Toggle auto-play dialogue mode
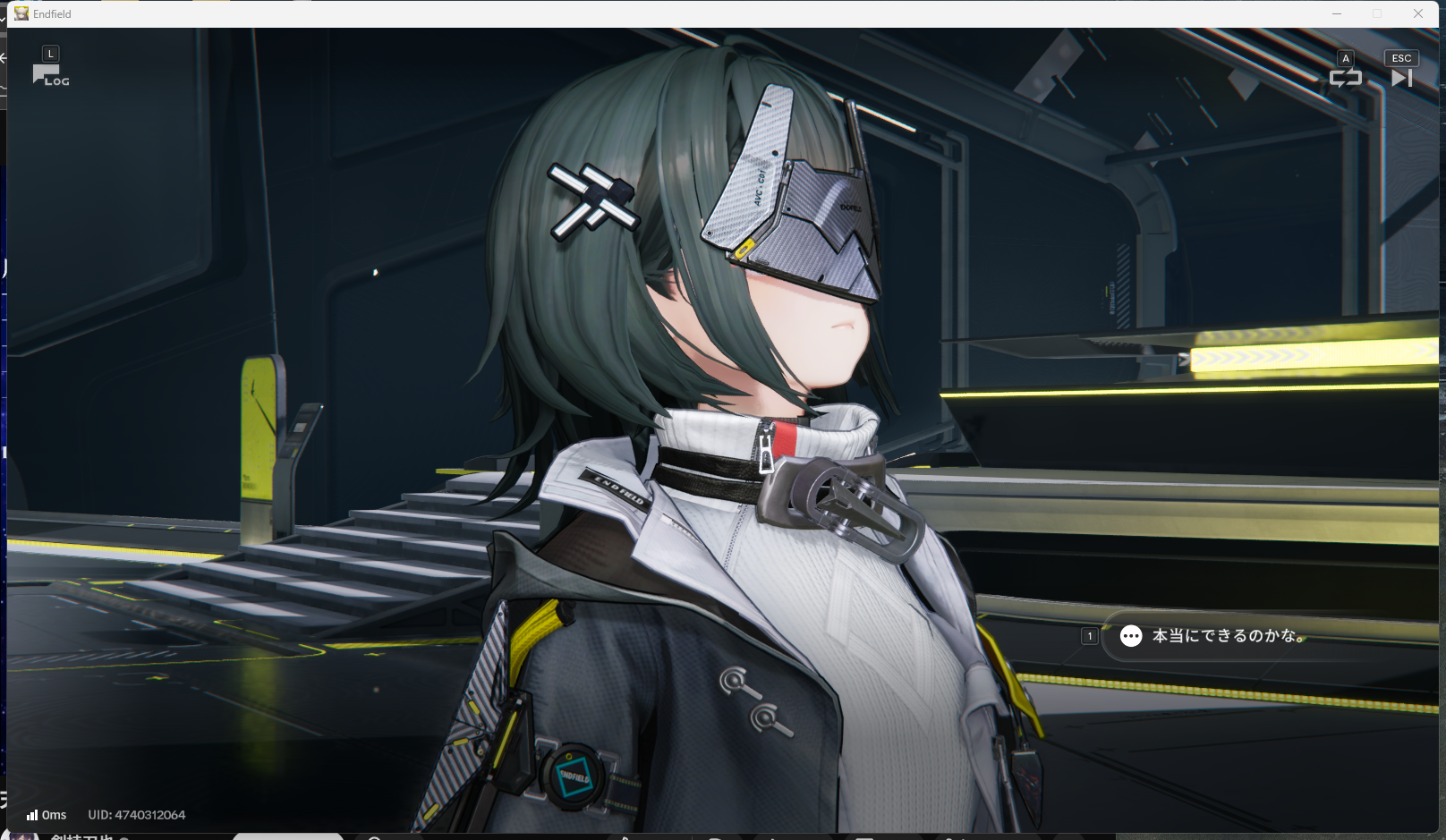Image resolution: width=1446 pixels, height=840 pixels. (x=1345, y=78)
